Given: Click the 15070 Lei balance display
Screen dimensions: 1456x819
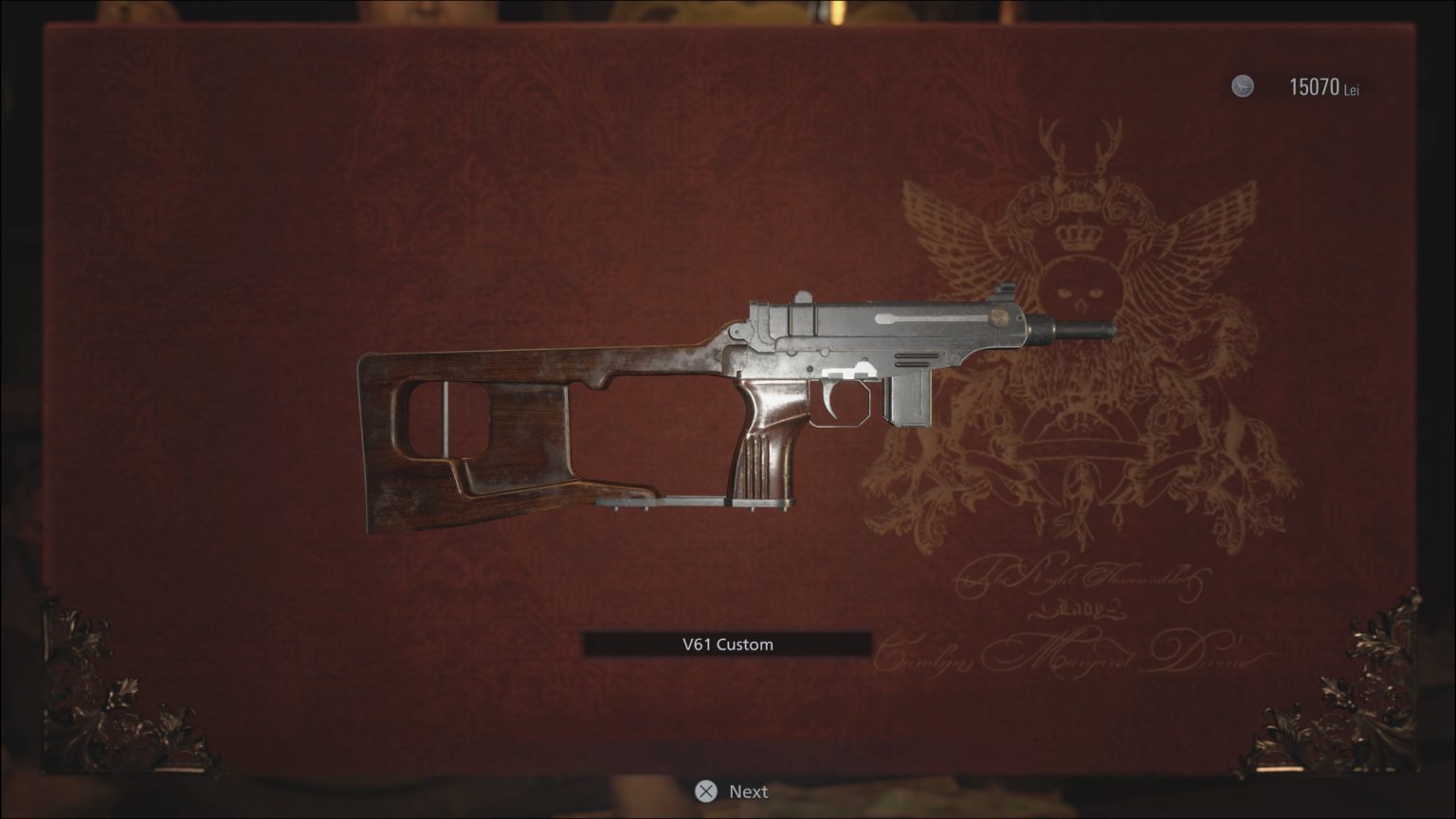Looking at the screenshot, I should [1320, 86].
